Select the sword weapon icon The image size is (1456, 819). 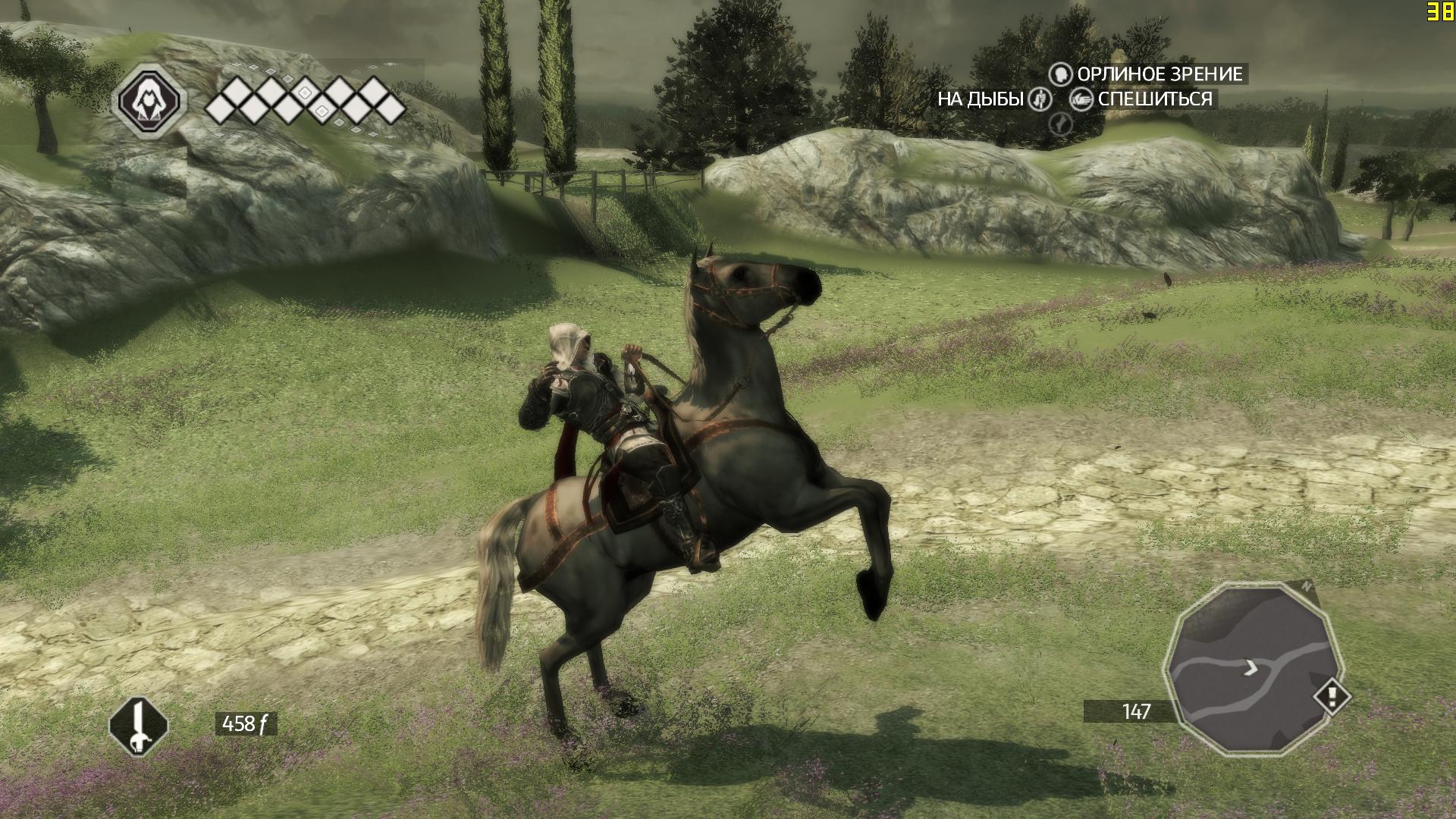(x=138, y=726)
